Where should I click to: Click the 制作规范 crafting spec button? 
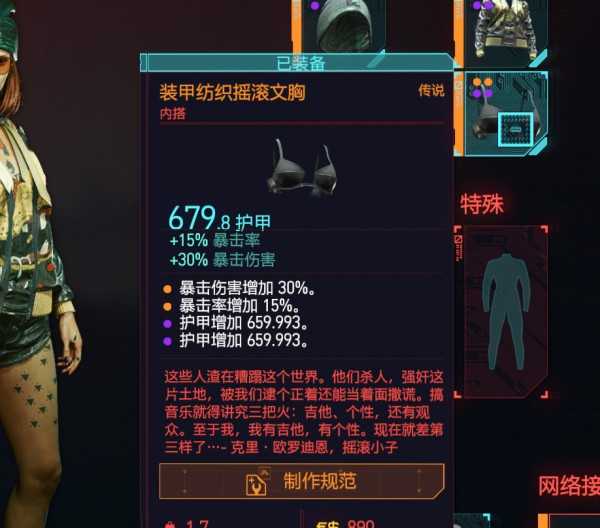click(301, 482)
